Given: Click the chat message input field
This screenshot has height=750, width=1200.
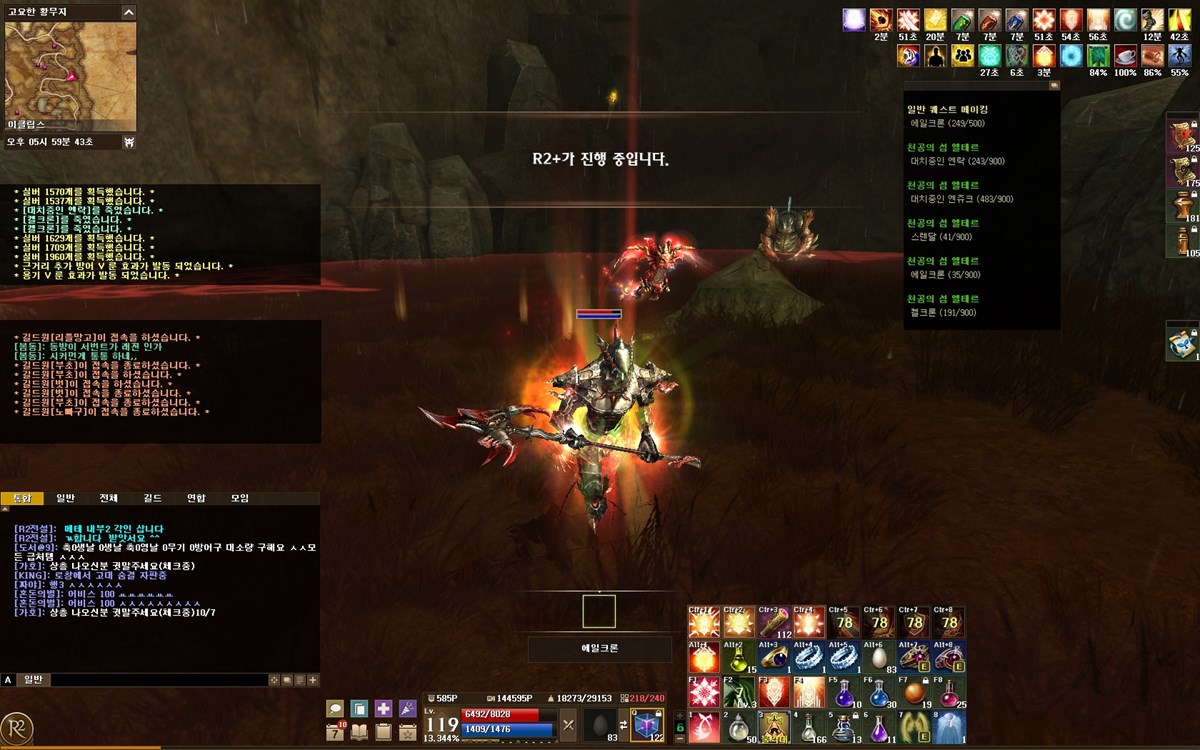Looking at the screenshot, I should (x=158, y=680).
